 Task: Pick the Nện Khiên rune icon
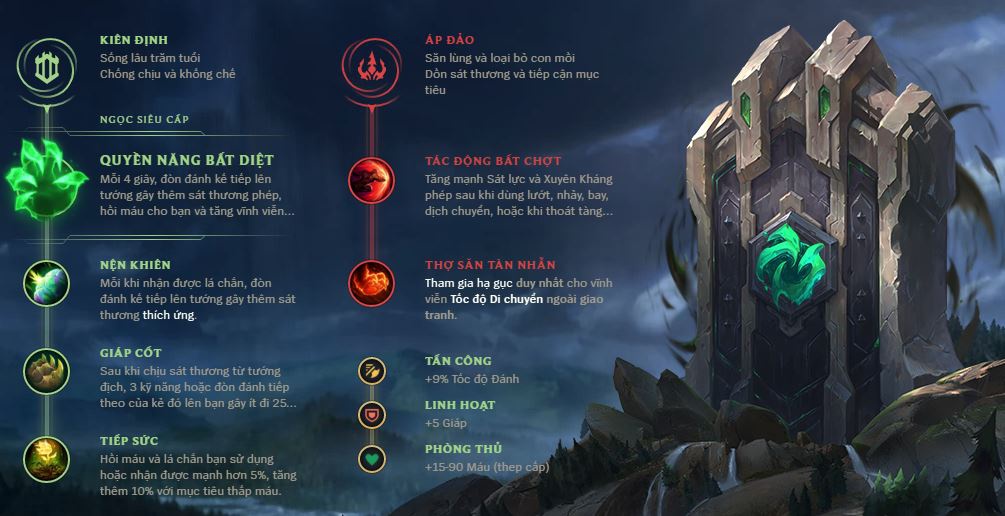click(46, 281)
